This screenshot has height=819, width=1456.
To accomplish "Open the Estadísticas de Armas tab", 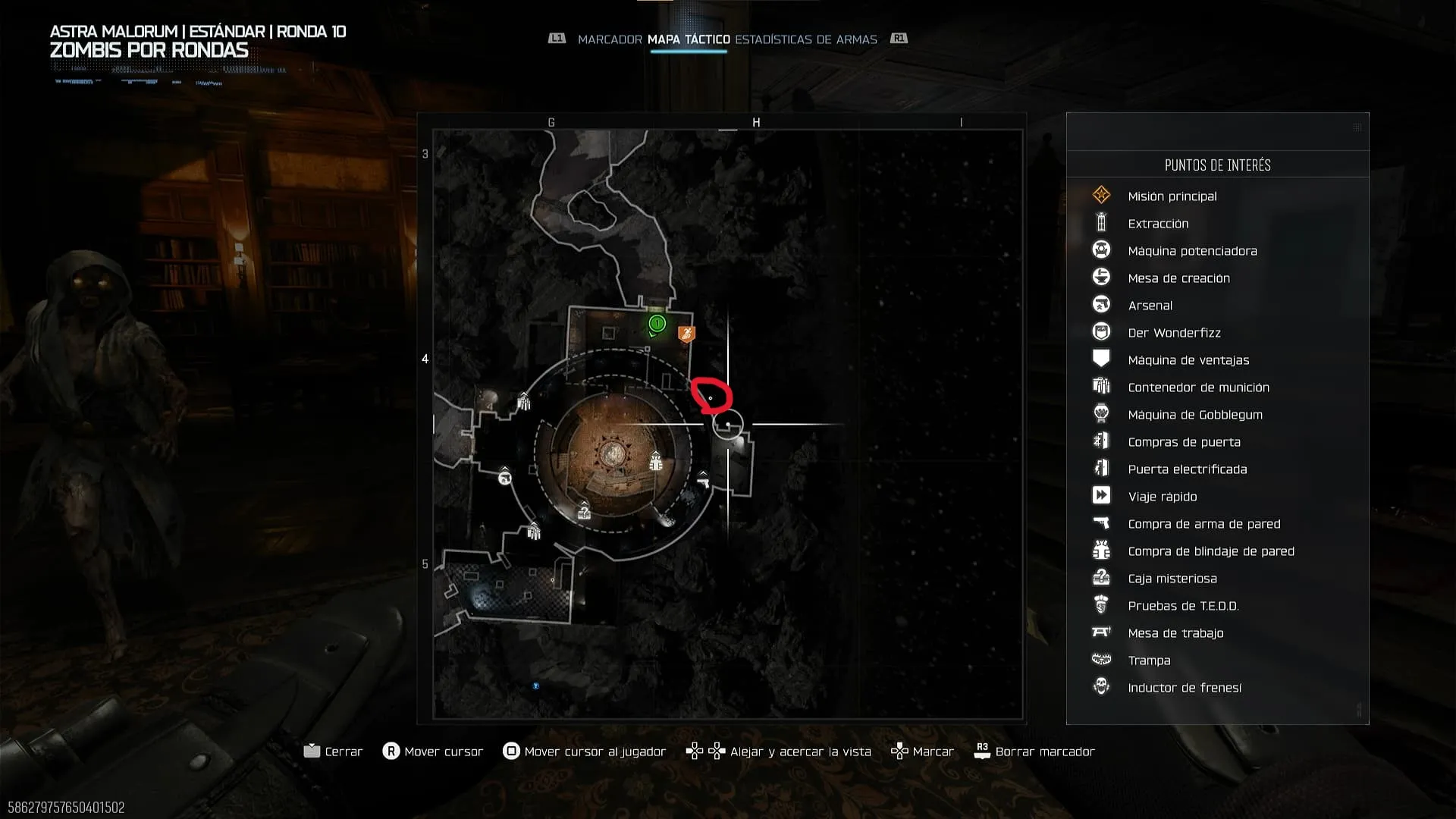I will tap(805, 39).
